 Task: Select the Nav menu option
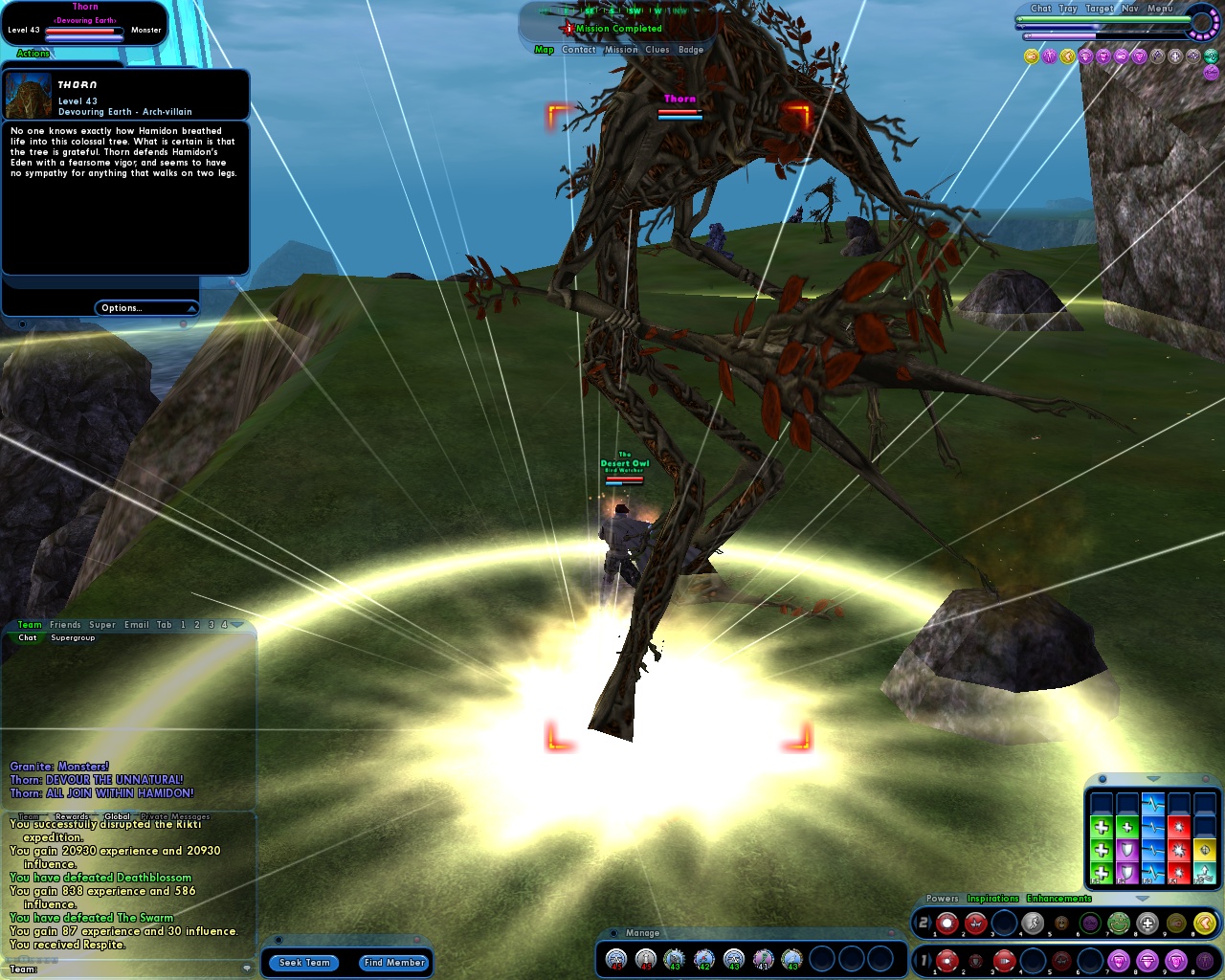coord(1129,9)
